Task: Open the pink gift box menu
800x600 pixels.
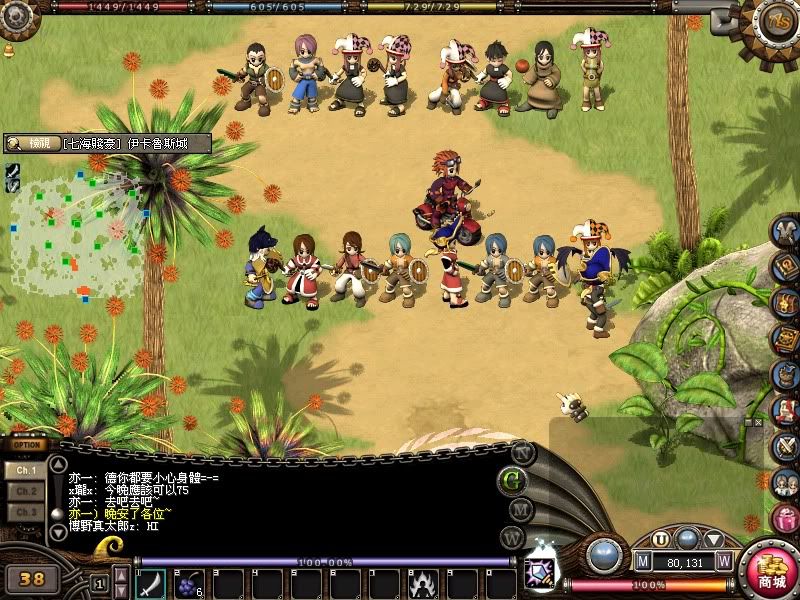Action: (x=786, y=520)
